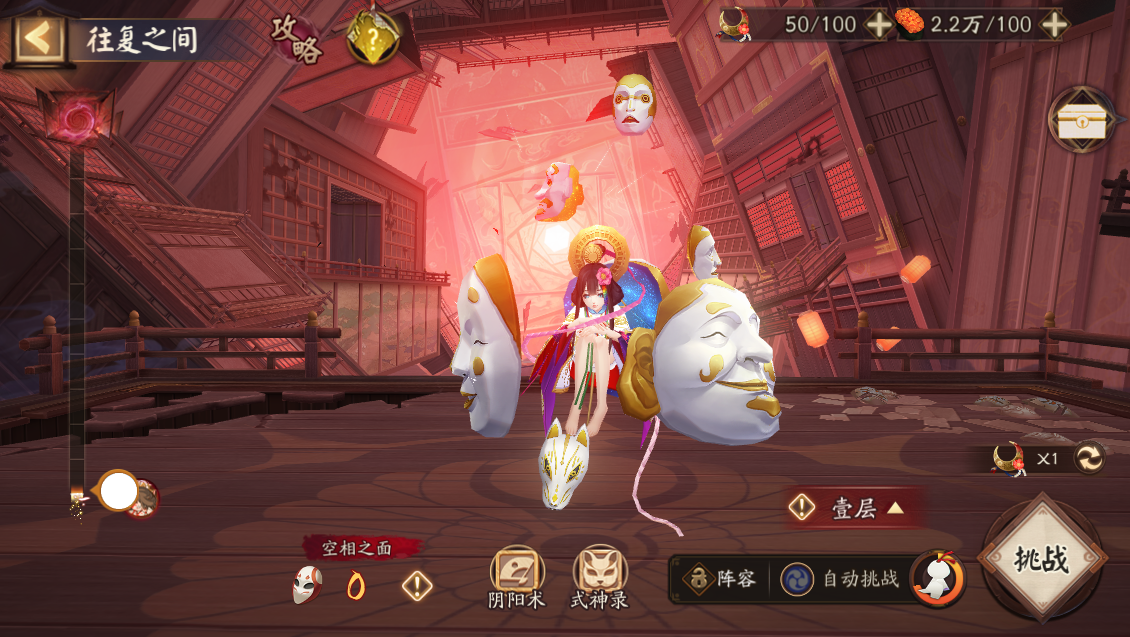The height and width of the screenshot is (637, 1130).
Task: Go back with the arrow button
Action: pos(39,39)
